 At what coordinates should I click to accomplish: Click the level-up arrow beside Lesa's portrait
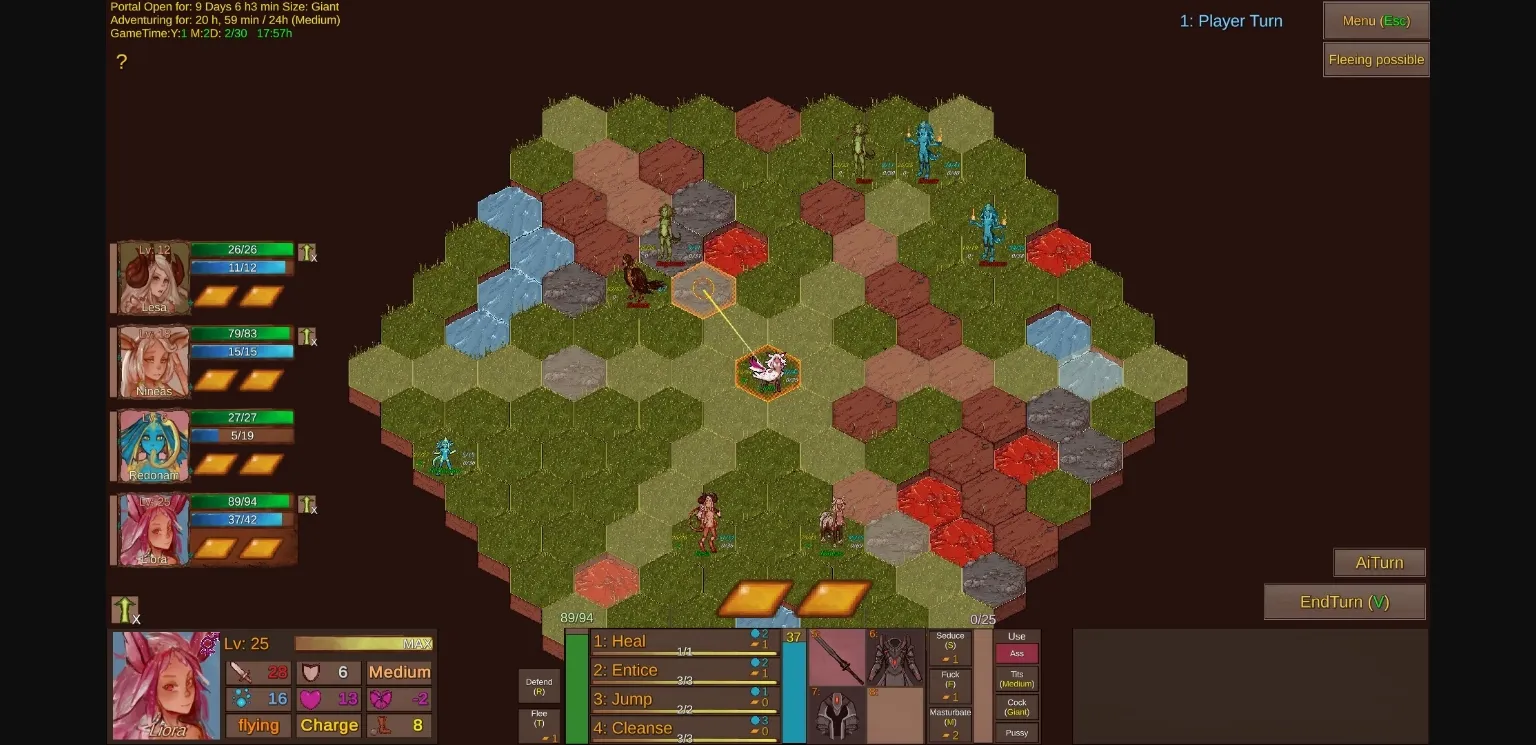point(306,251)
